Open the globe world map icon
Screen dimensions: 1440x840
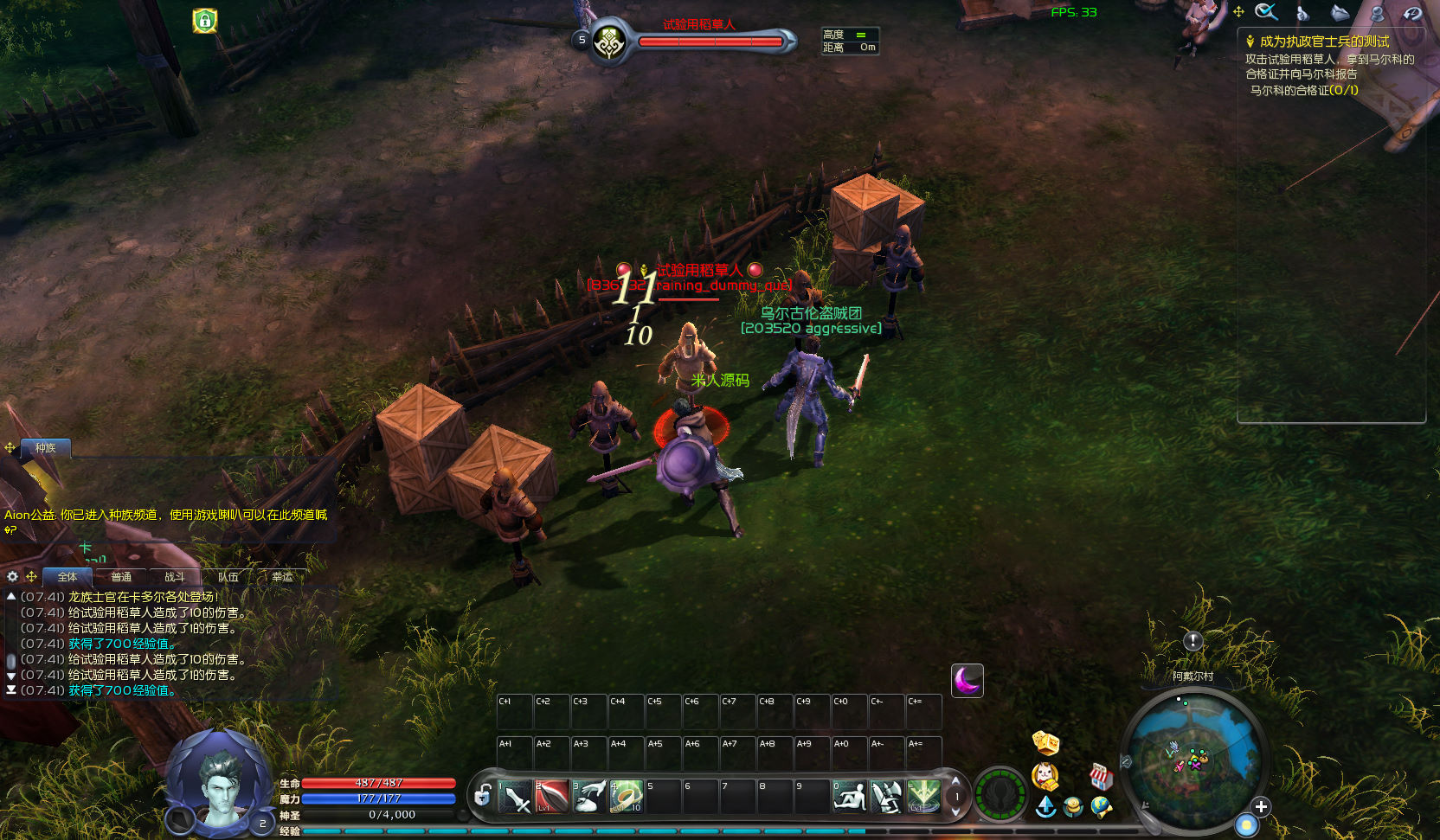pos(1101,807)
